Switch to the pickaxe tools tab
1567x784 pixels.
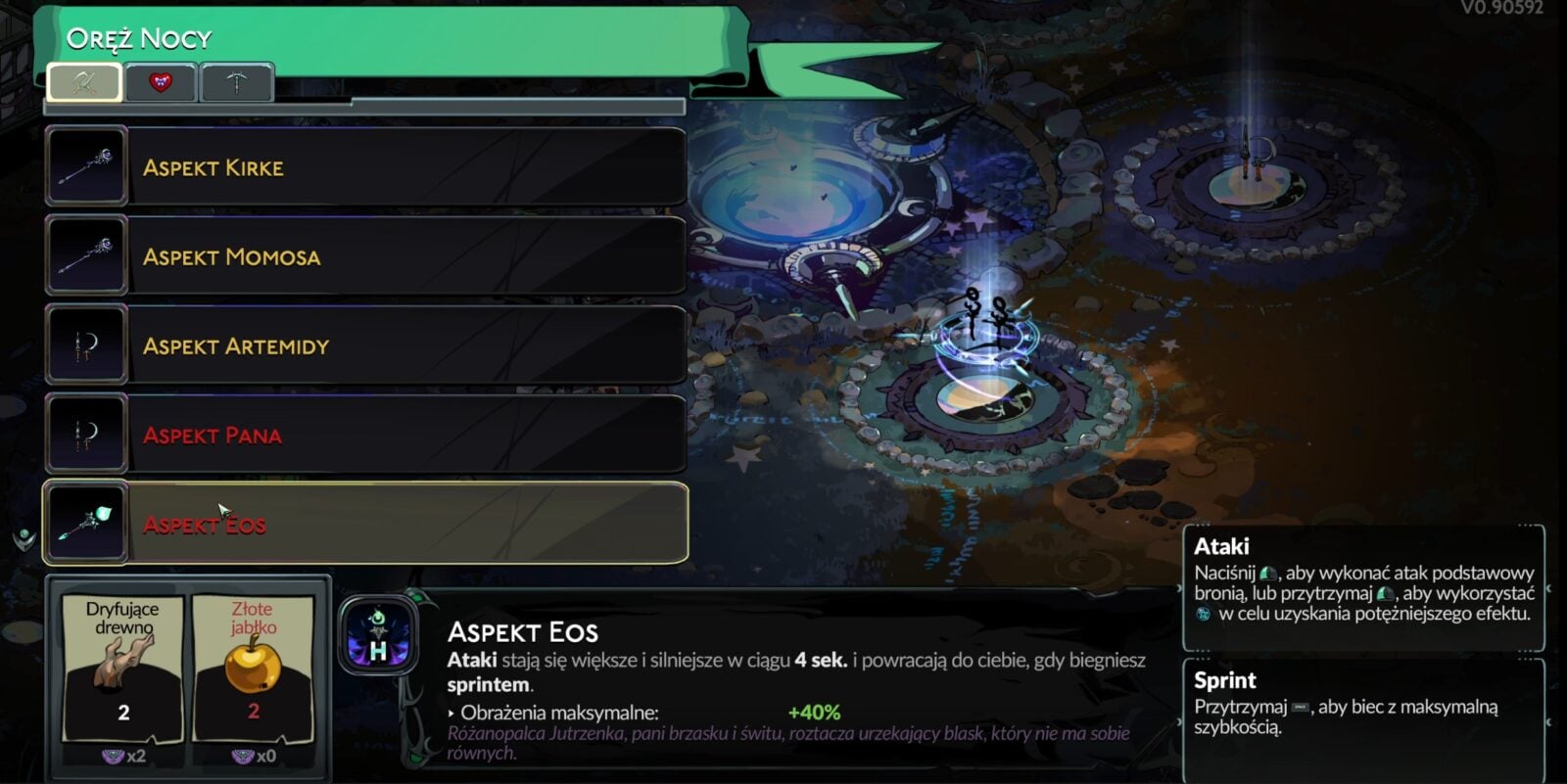(x=237, y=82)
